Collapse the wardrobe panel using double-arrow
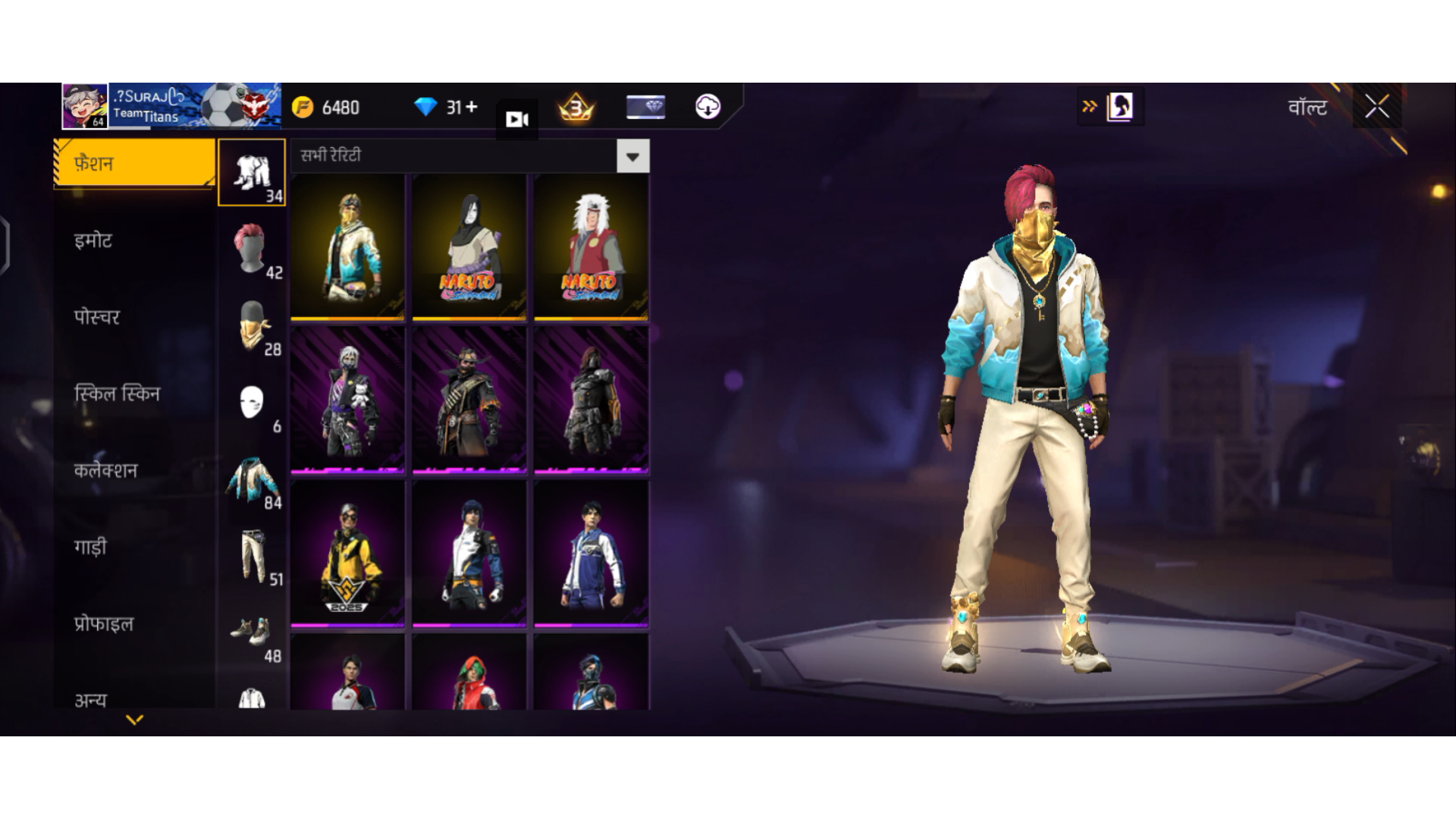Screen dimensions: 1456x819 pyautogui.click(x=1089, y=106)
